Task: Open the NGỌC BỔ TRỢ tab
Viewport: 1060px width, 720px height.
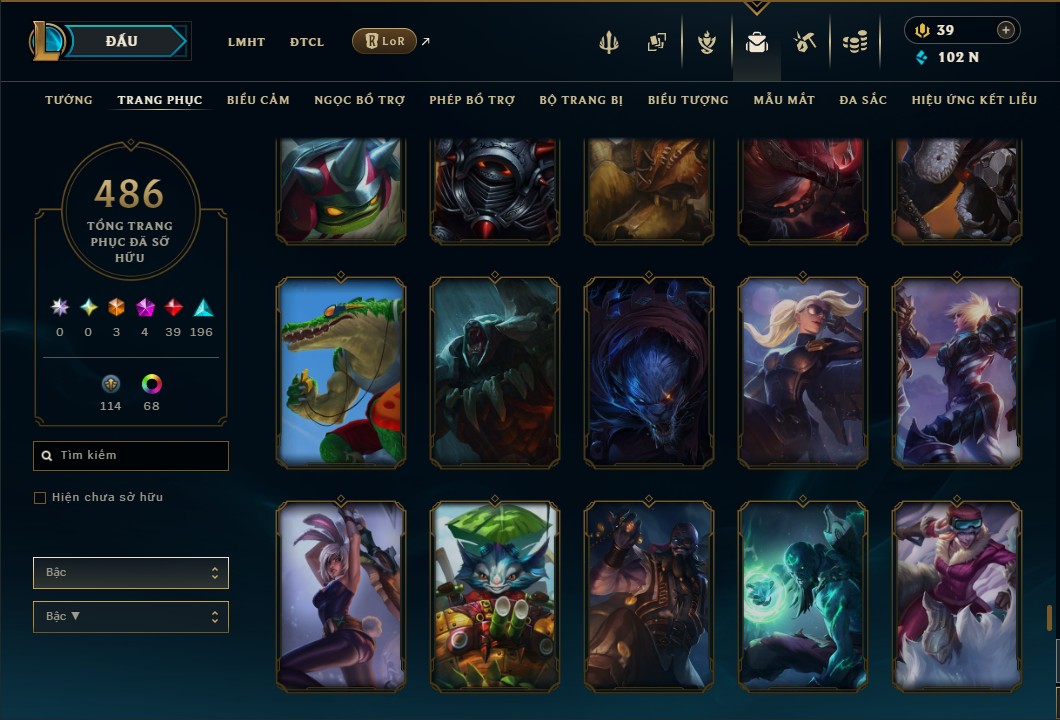Action: point(359,100)
